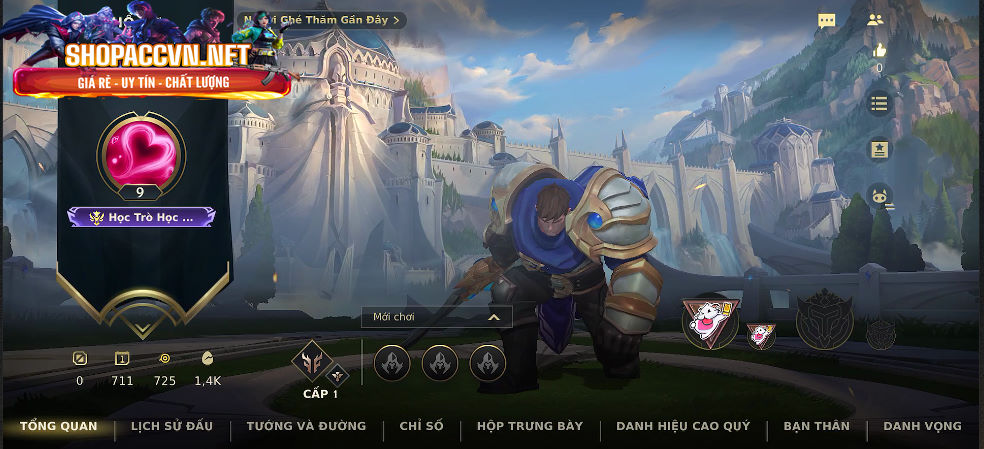984x449 pixels.
Task: View the Danh Vọng tab
Action: 922,427
